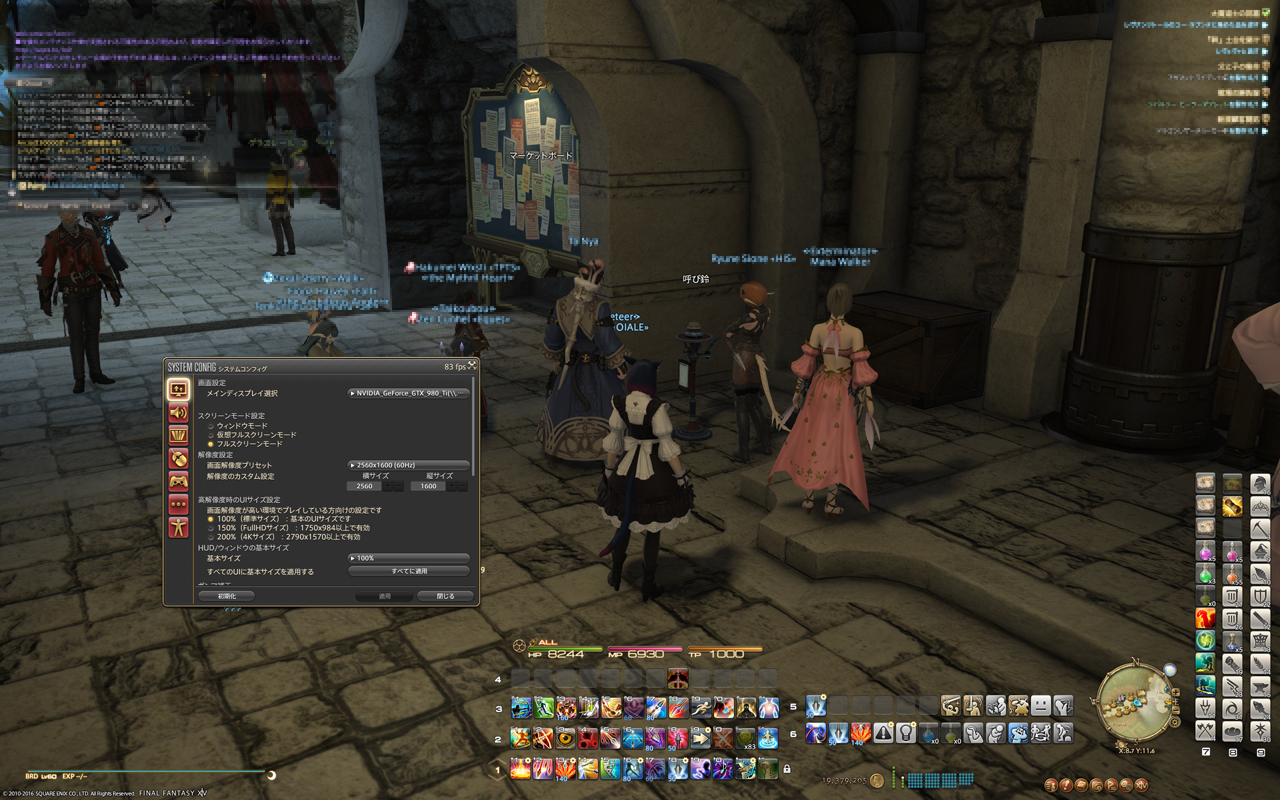
Task: Switch to the display settings monitor tab
Action: click(178, 388)
